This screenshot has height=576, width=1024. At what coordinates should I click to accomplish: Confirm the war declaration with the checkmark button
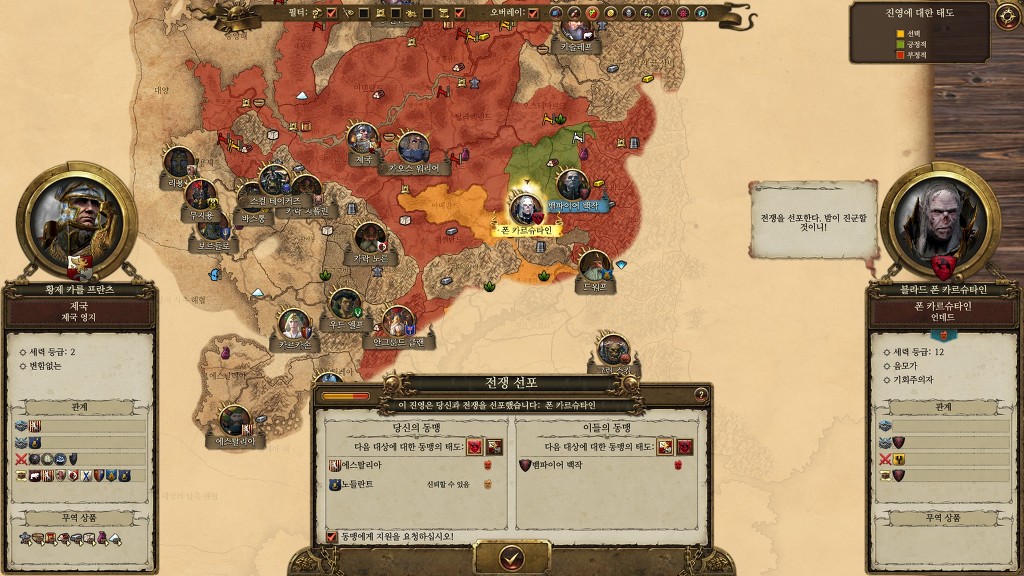(x=511, y=557)
